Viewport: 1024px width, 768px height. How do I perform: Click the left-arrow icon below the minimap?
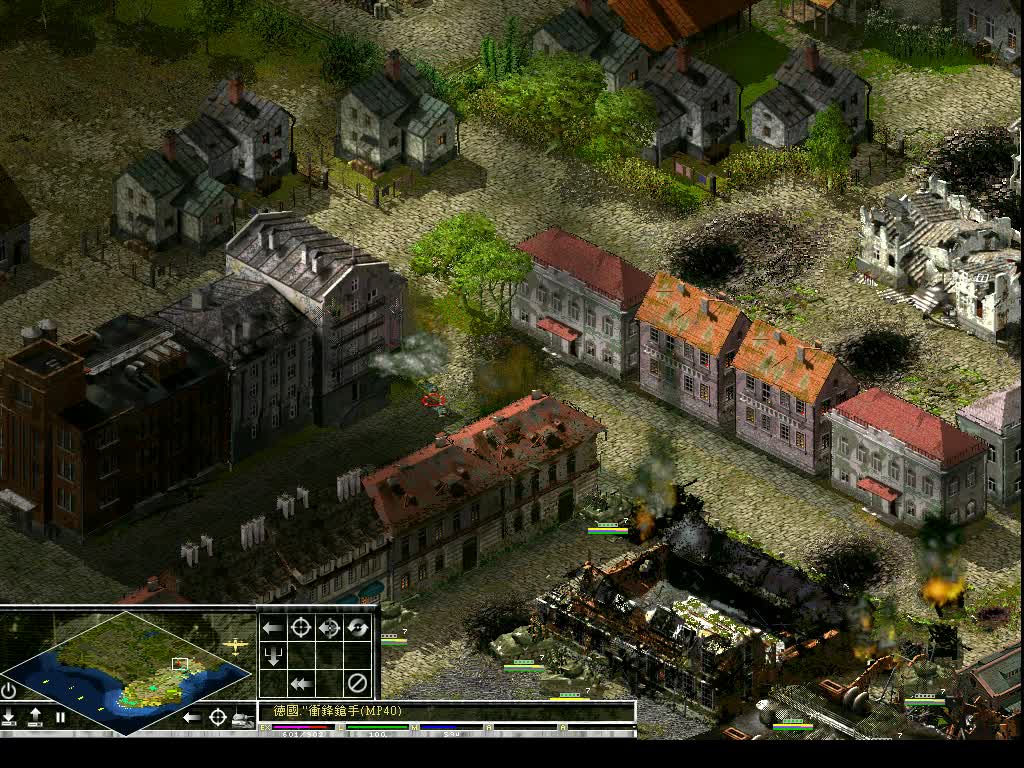coord(192,717)
